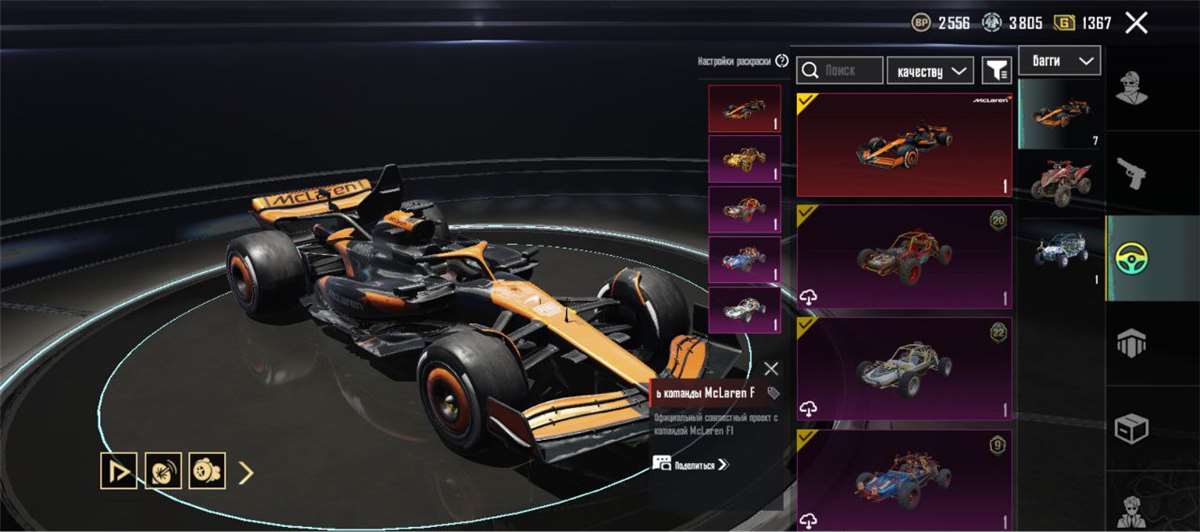The image size is (1200, 532).
Task: Open the Настройки раскраски help question mark
Action: [x=782, y=61]
